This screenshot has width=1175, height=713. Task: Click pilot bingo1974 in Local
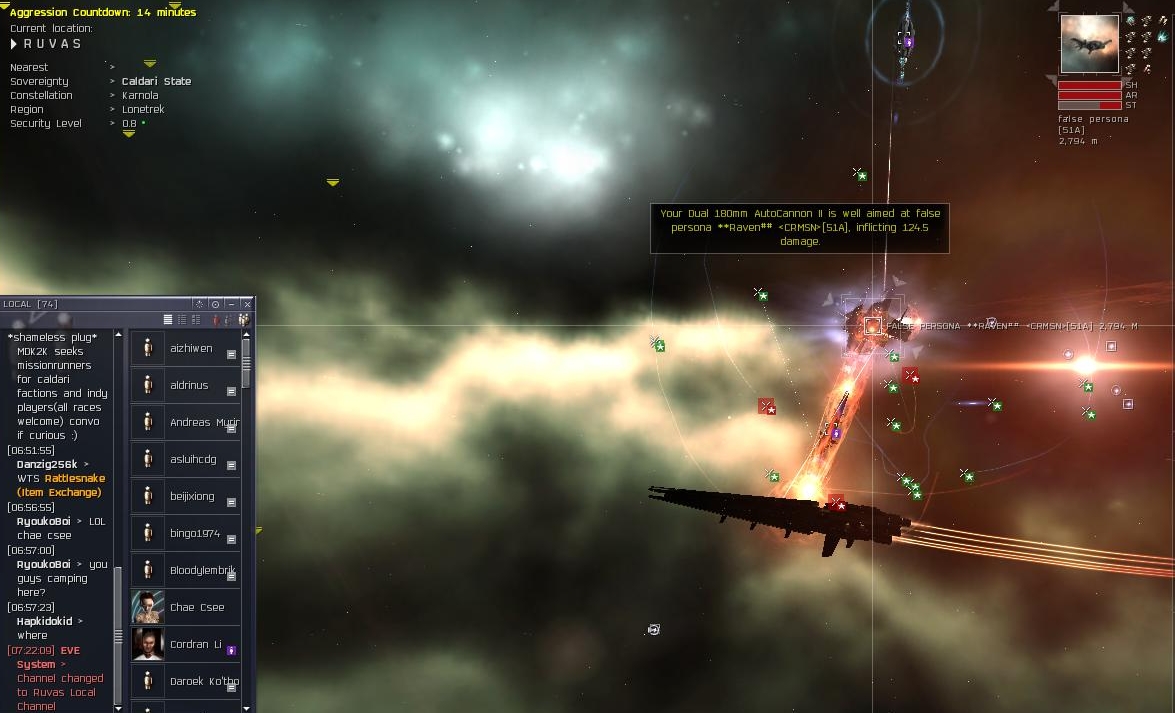pyautogui.click(x=194, y=533)
